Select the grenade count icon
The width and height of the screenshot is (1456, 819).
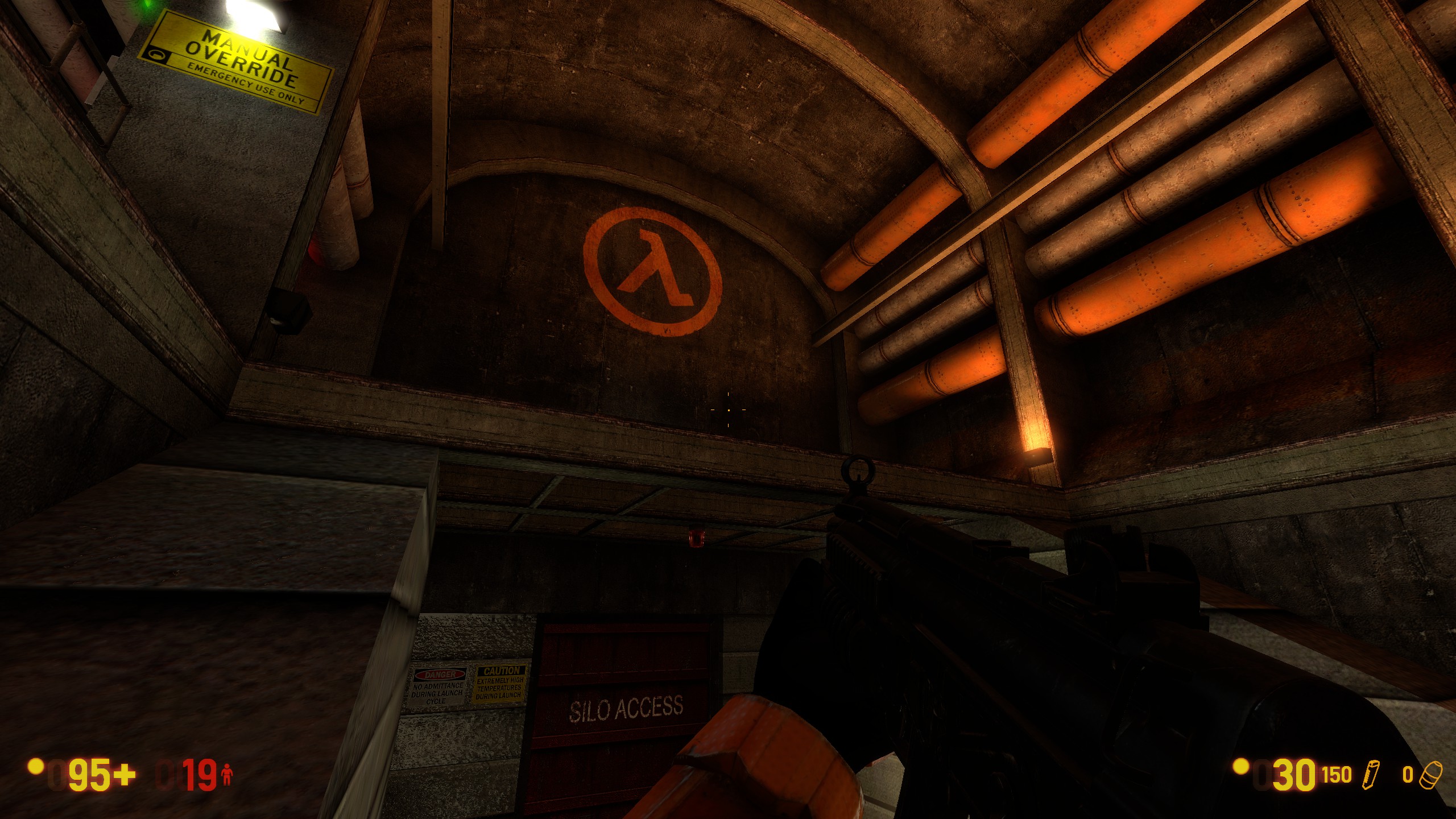[x=1431, y=776]
